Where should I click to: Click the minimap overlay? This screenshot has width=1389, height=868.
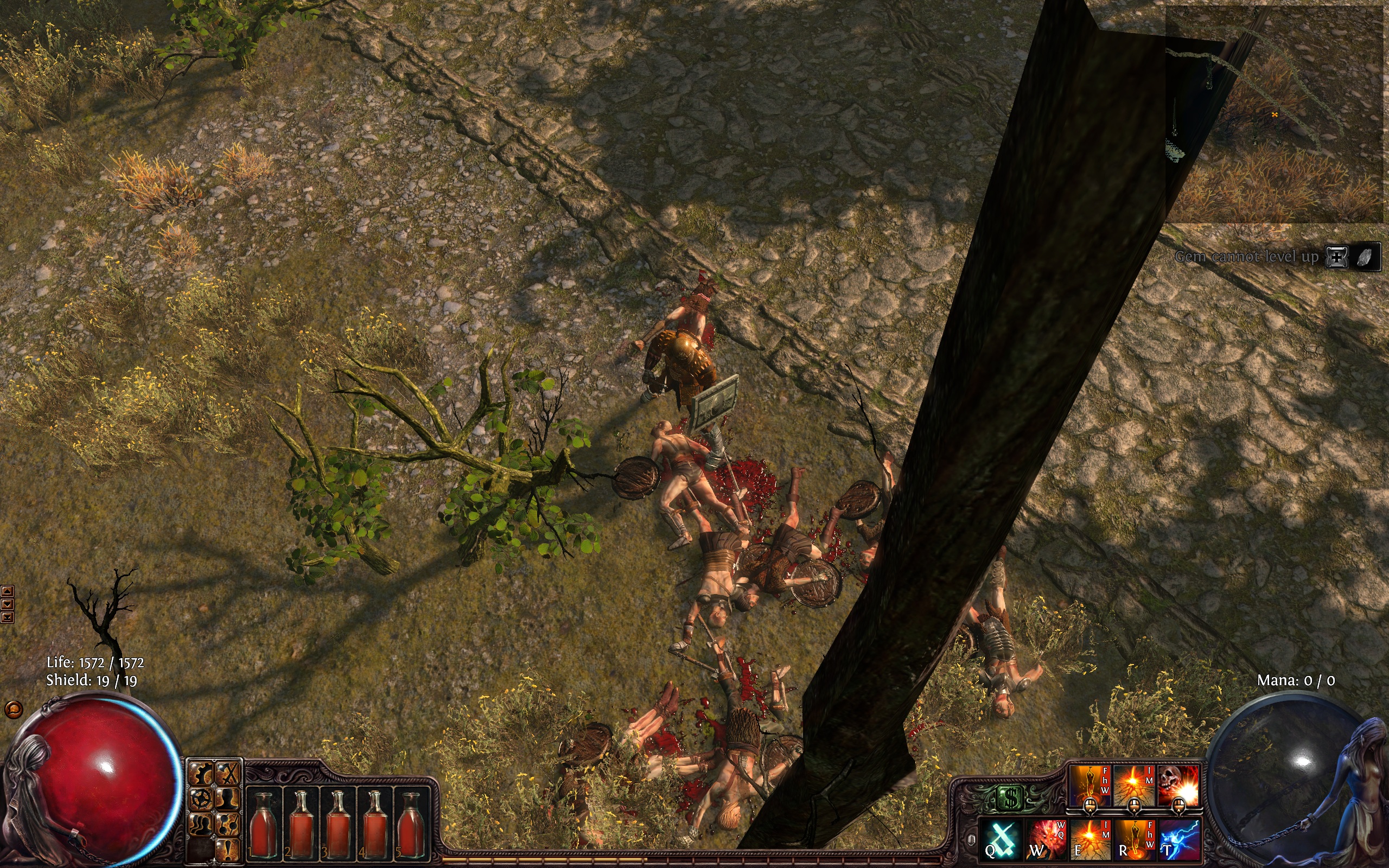1274,115
